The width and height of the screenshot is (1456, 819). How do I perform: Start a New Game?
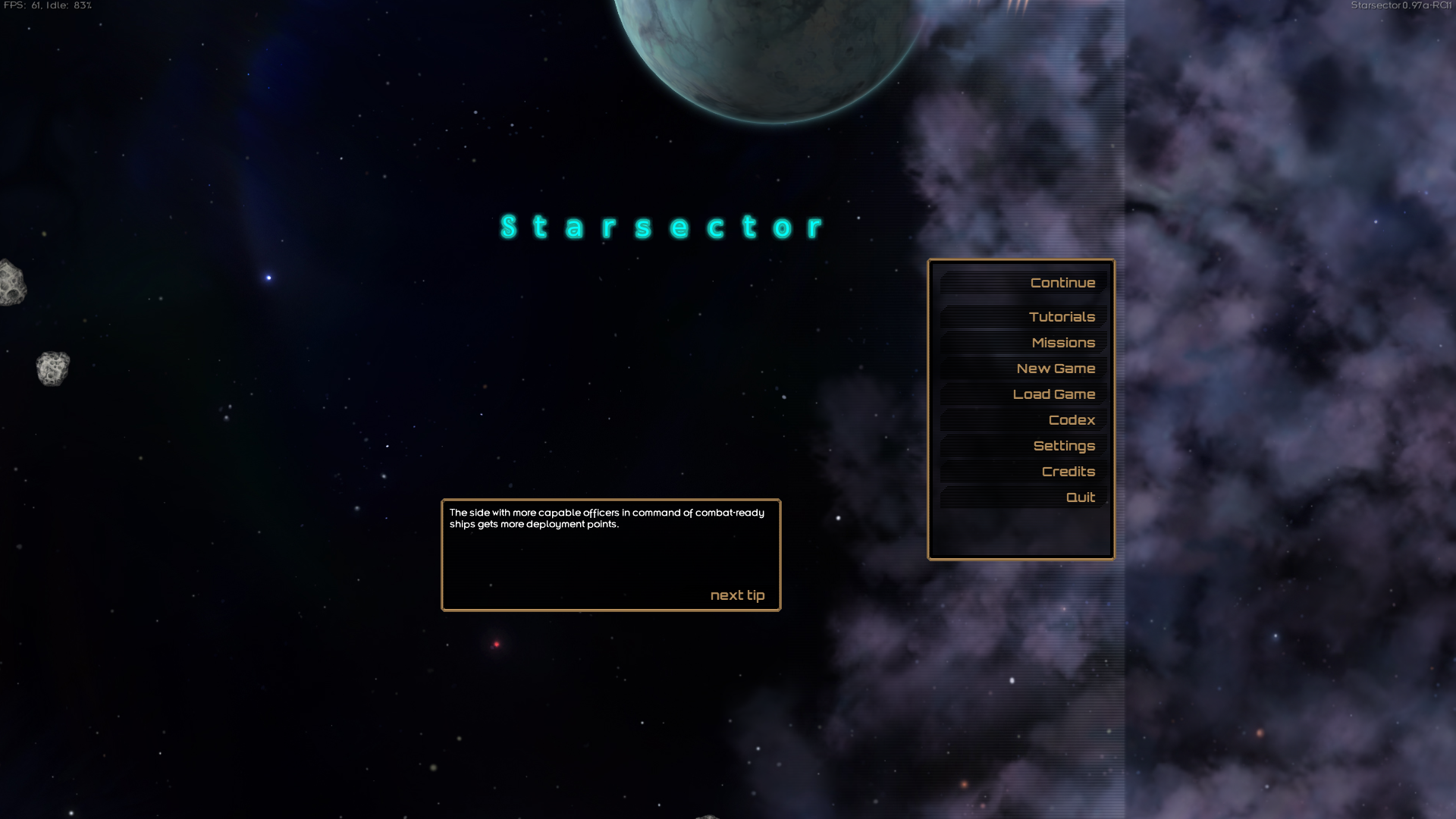point(1056,369)
